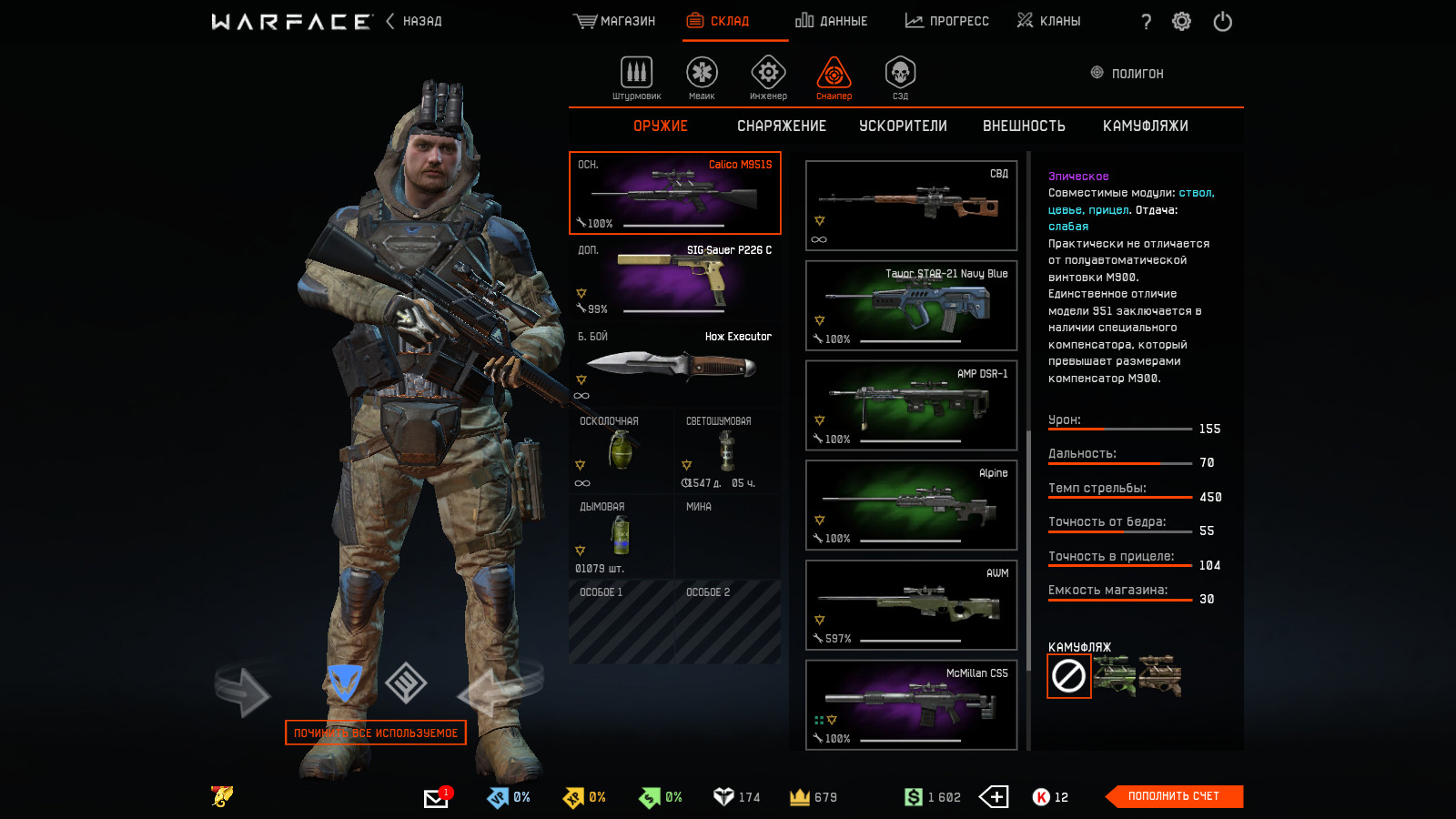This screenshot has height=819, width=1456.
Task: Open the Кланы menu
Action: [x=1048, y=21]
